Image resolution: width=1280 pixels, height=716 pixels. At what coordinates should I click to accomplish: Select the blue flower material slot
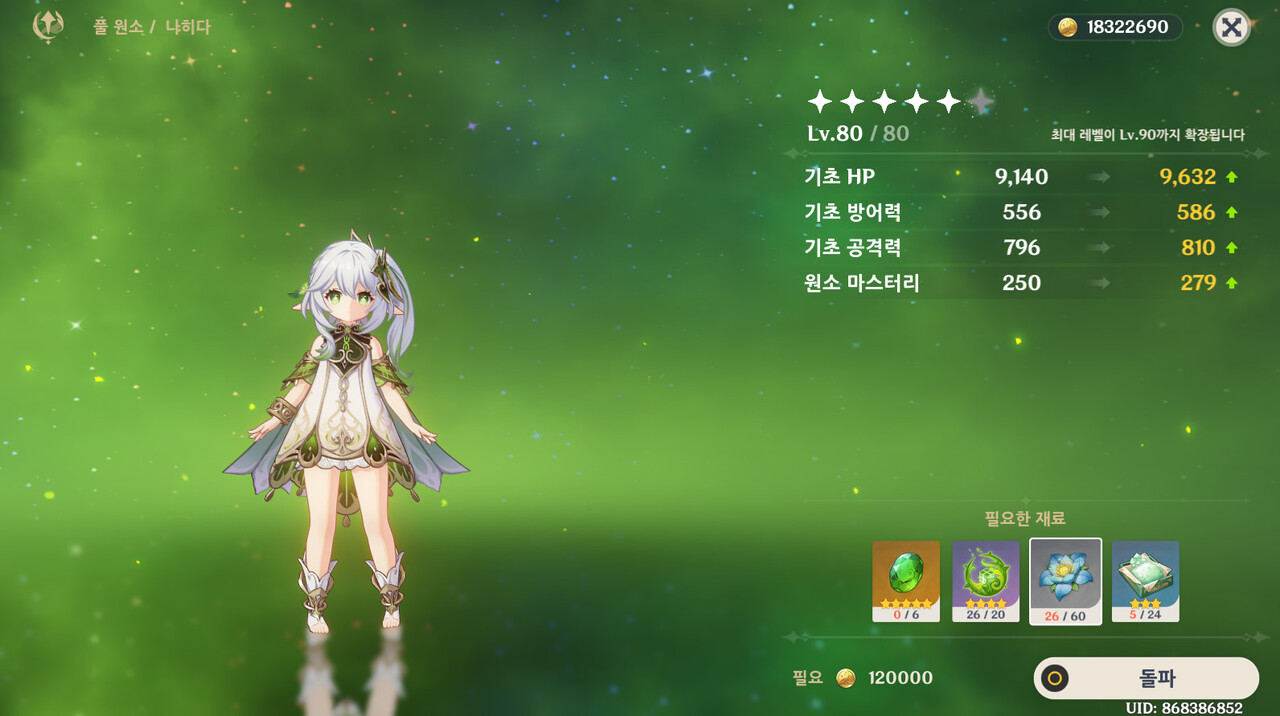pyautogui.click(x=1066, y=581)
